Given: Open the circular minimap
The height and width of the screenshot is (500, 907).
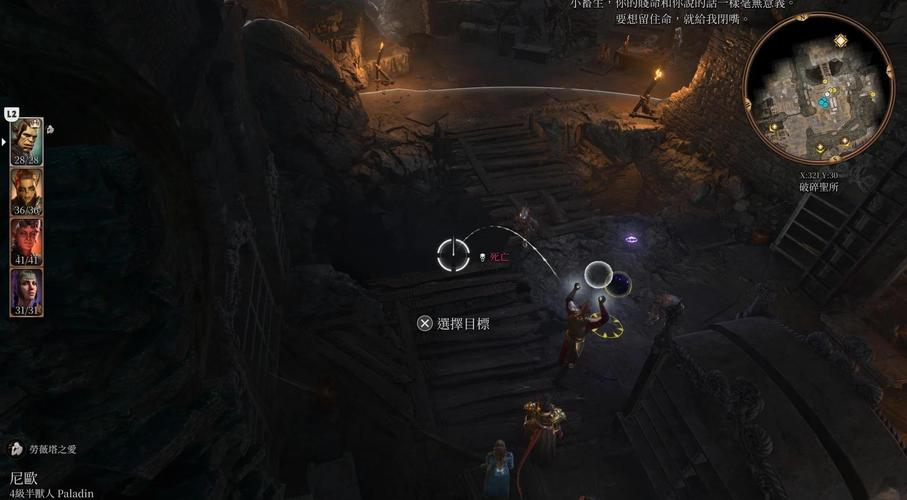Looking at the screenshot, I should (x=818, y=88).
